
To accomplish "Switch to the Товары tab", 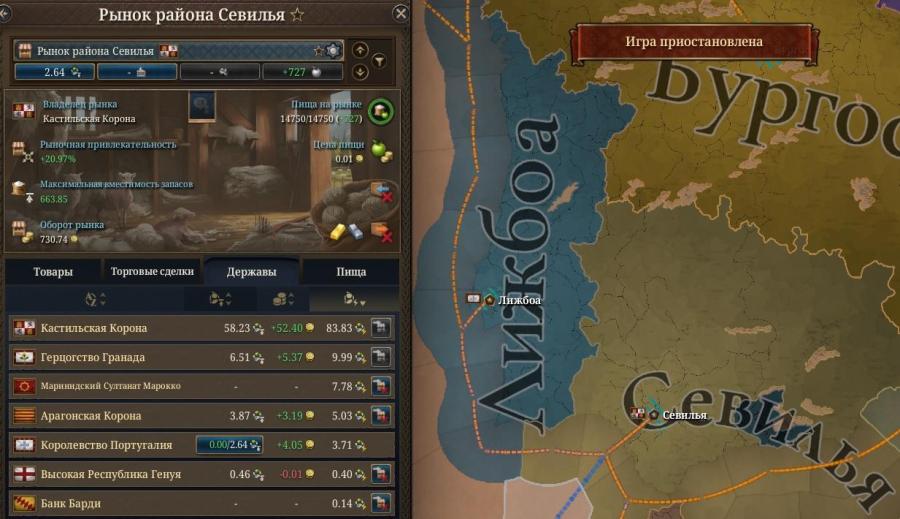I will (53, 271).
